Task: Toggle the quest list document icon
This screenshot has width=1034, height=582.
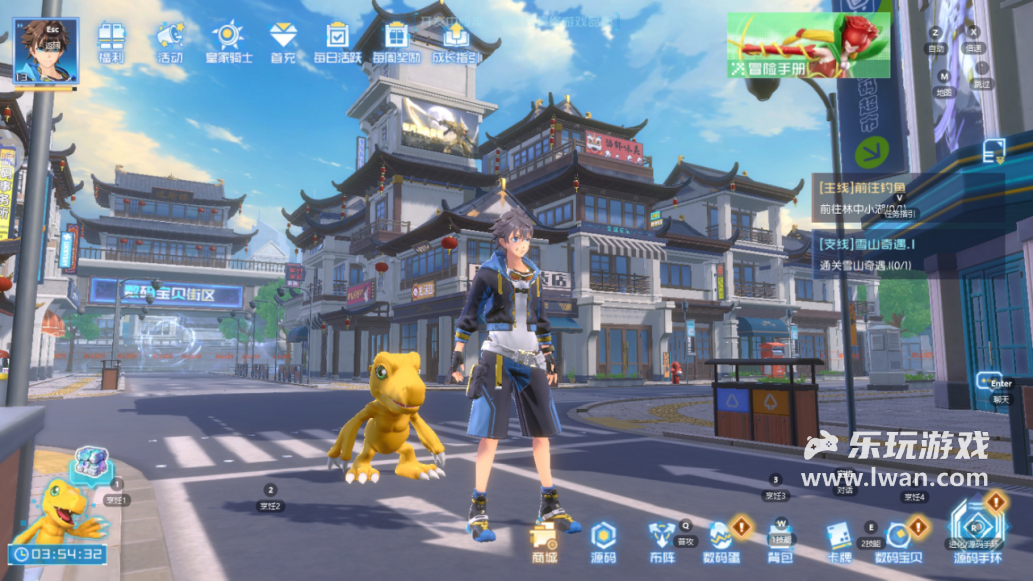Action: pos(993,151)
